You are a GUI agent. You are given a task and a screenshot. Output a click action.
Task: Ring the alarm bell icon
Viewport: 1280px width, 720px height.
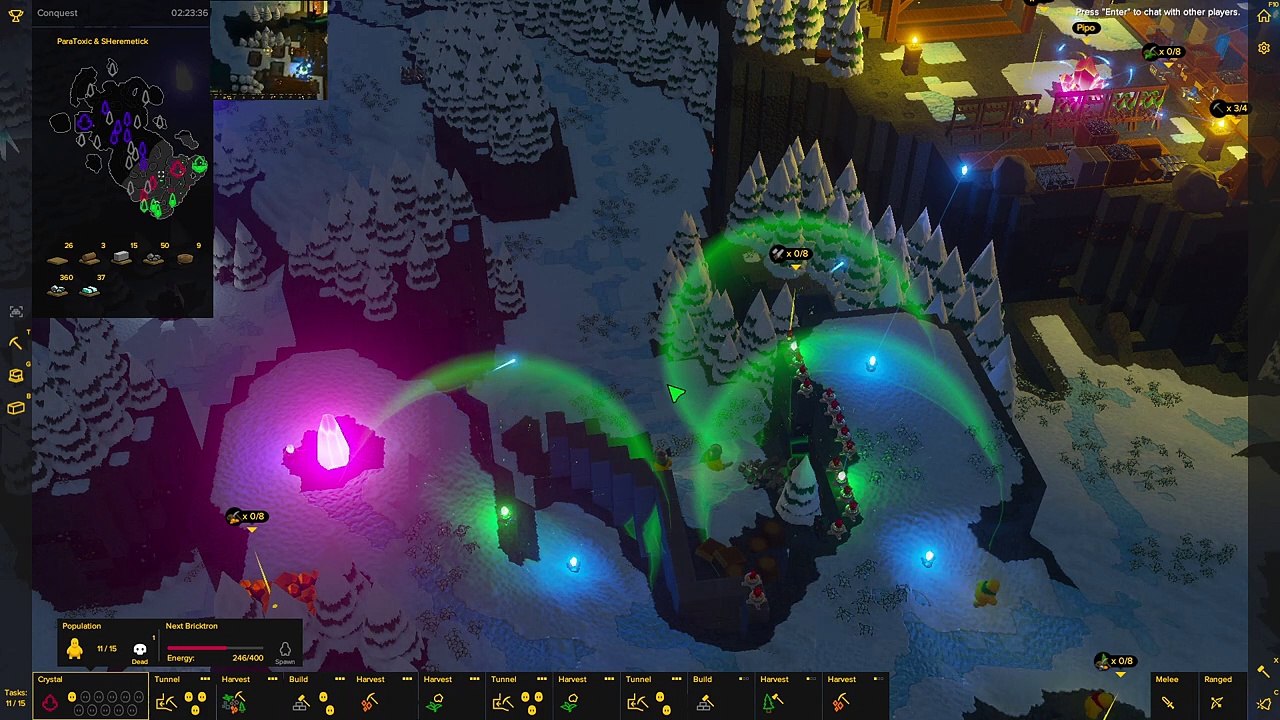(x=1264, y=704)
